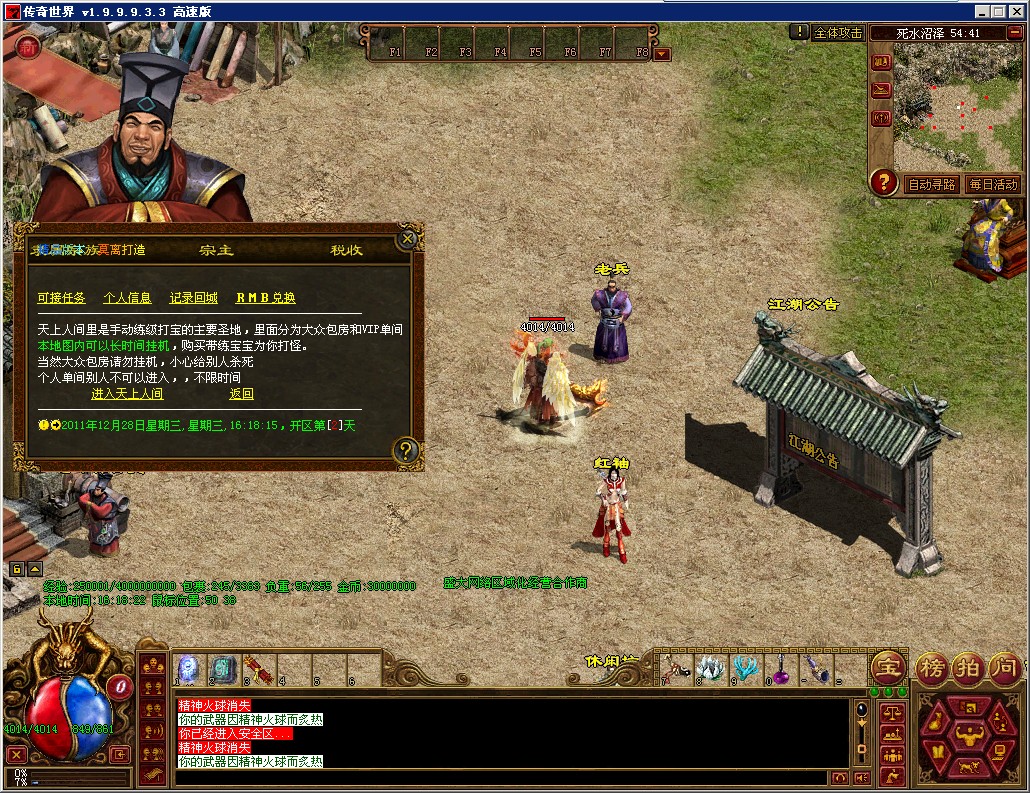The width and height of the screenshot is (1030, 793).
Task: Open the 可接任务 available quests link
Action: pos(62,298)
